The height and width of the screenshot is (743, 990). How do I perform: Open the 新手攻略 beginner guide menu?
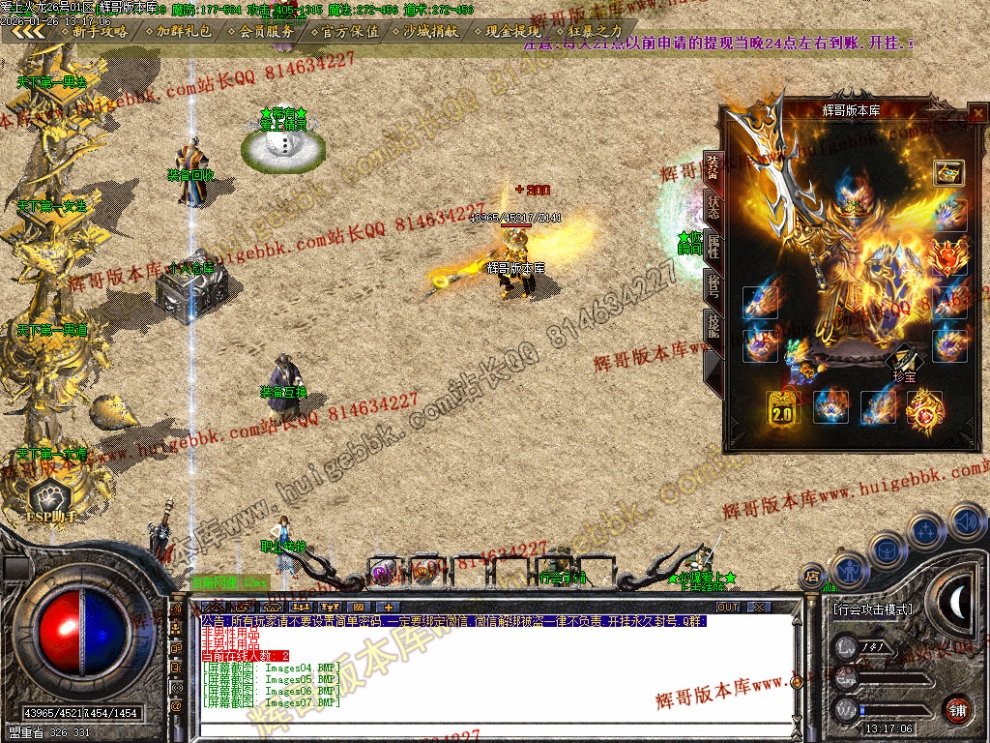tap(100, 31)
